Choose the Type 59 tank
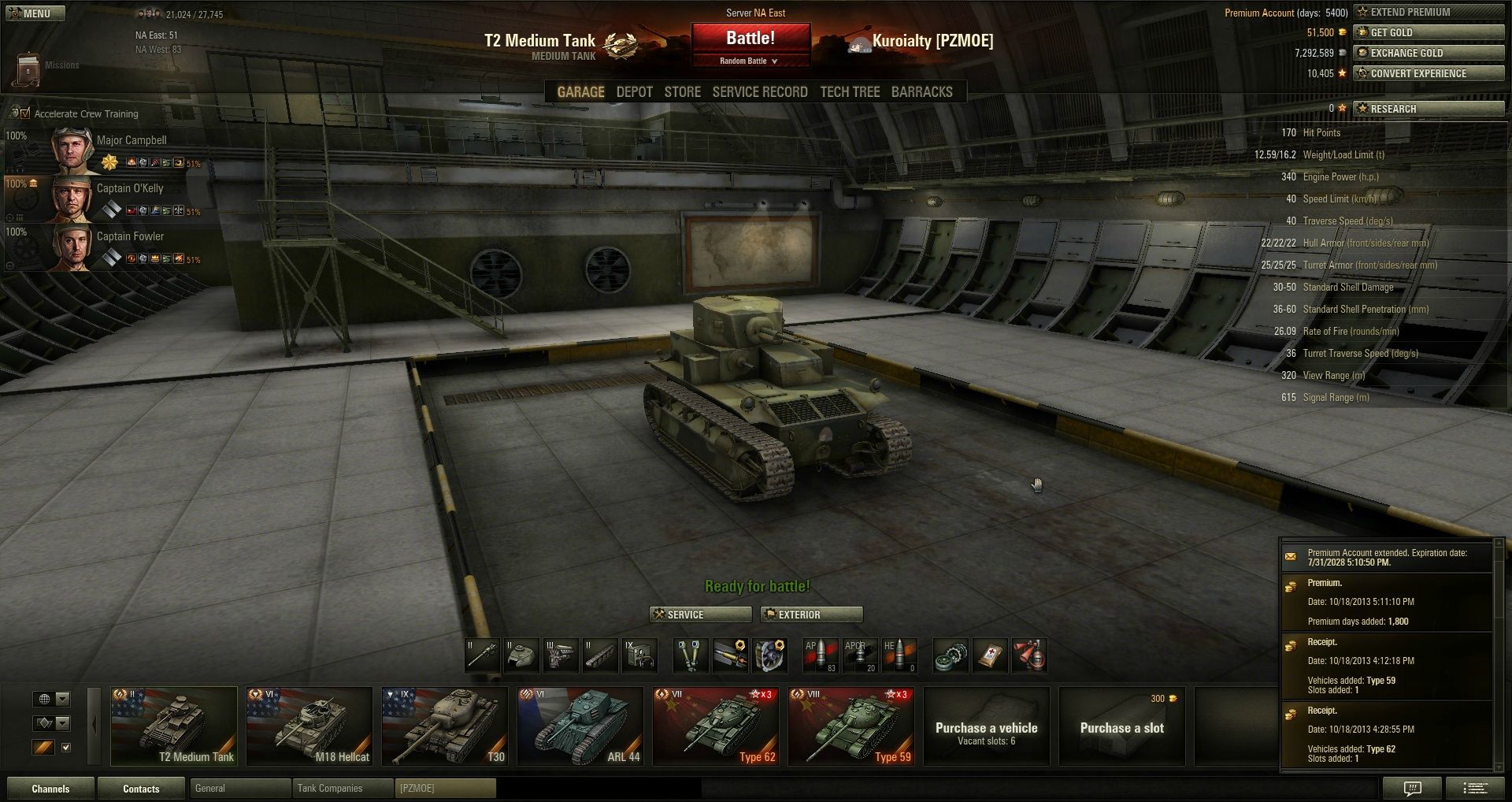Image resolution: width=1512 pixels, height=802 pixels. (x=850, y=726)
